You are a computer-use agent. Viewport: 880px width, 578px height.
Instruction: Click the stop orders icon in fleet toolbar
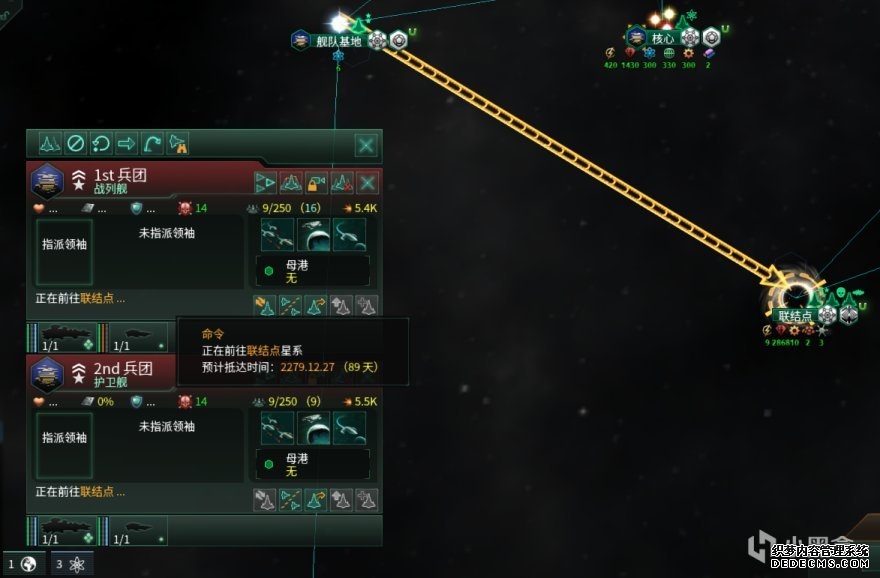[75, 144]
